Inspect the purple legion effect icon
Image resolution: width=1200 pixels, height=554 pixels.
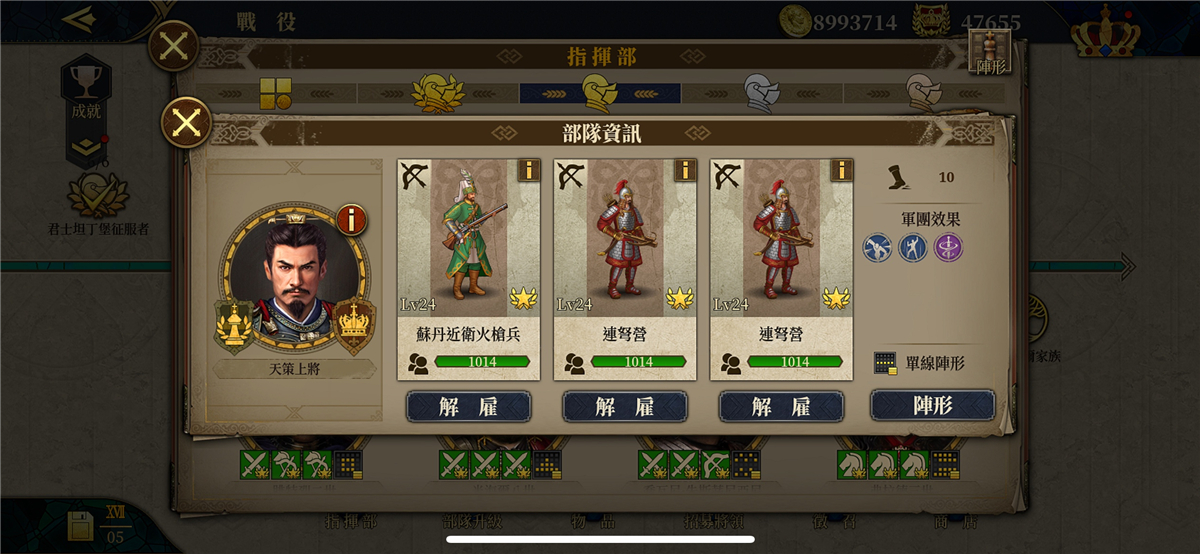click(948, 247)
